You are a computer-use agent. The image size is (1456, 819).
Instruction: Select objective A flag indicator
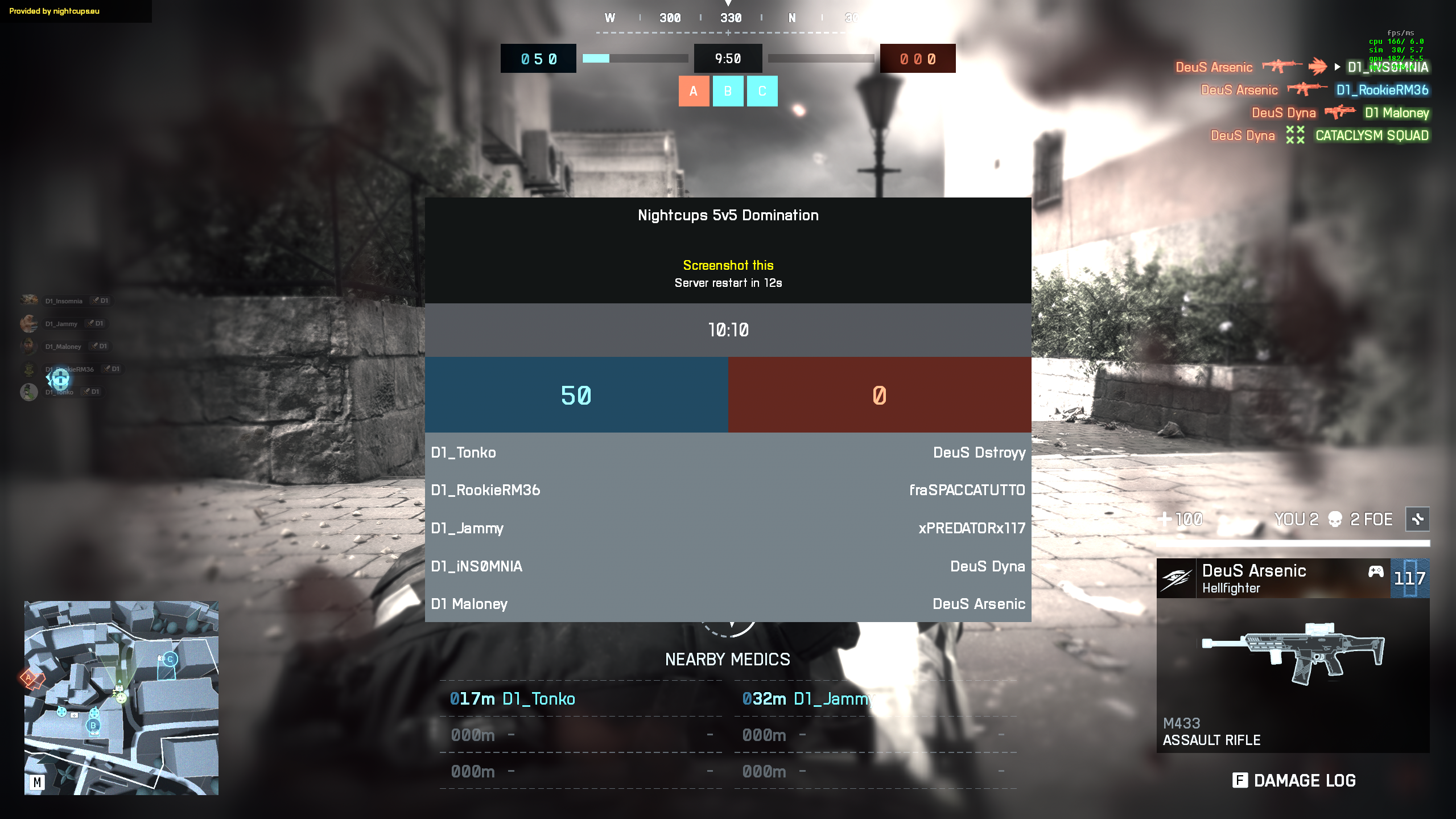694,91
